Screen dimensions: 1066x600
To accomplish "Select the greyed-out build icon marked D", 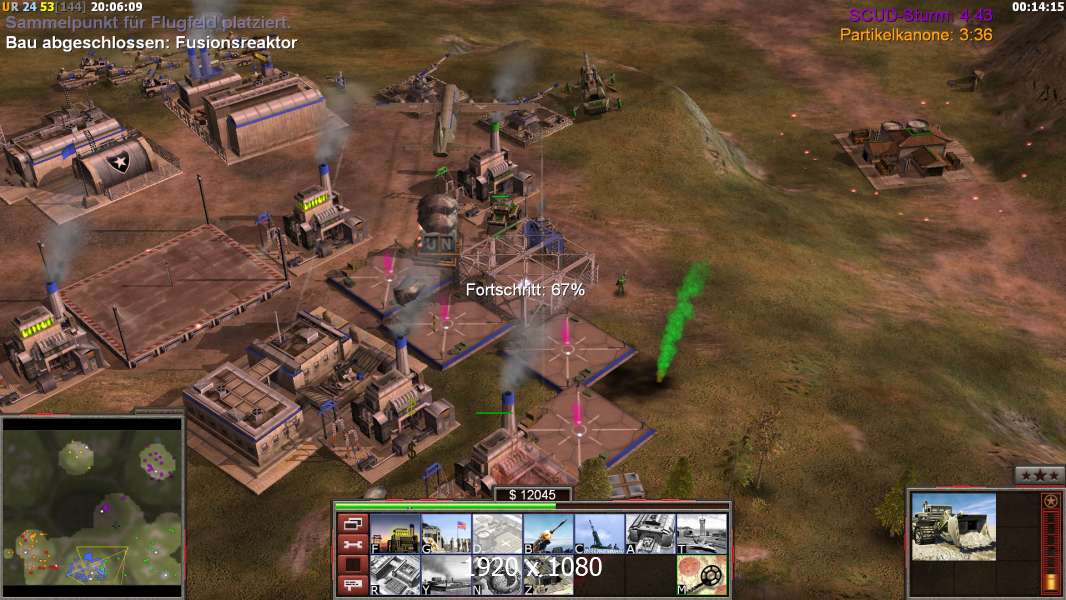I will (497, 534).
